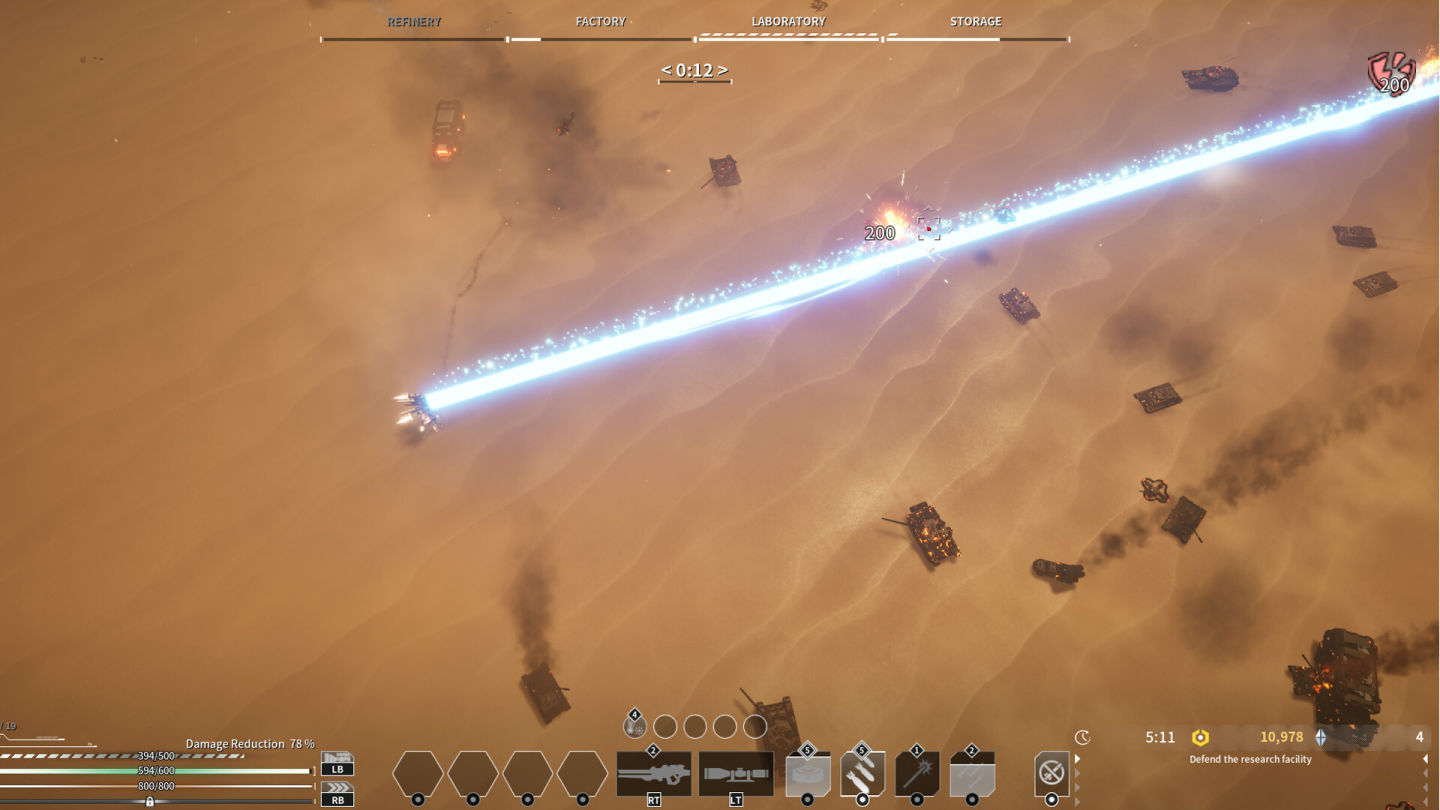
Task: Select the Factory objective label
Action: 600,21
